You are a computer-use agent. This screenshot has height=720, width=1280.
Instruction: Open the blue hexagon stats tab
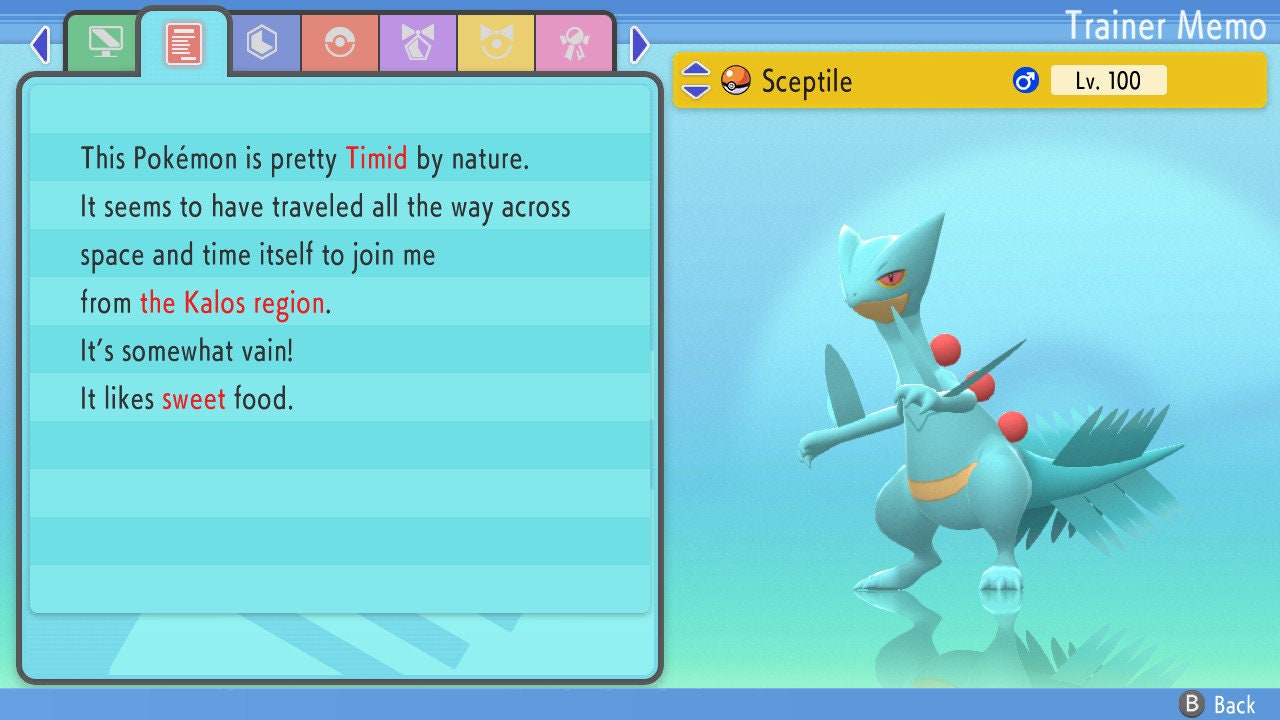[x=262, y=43]
